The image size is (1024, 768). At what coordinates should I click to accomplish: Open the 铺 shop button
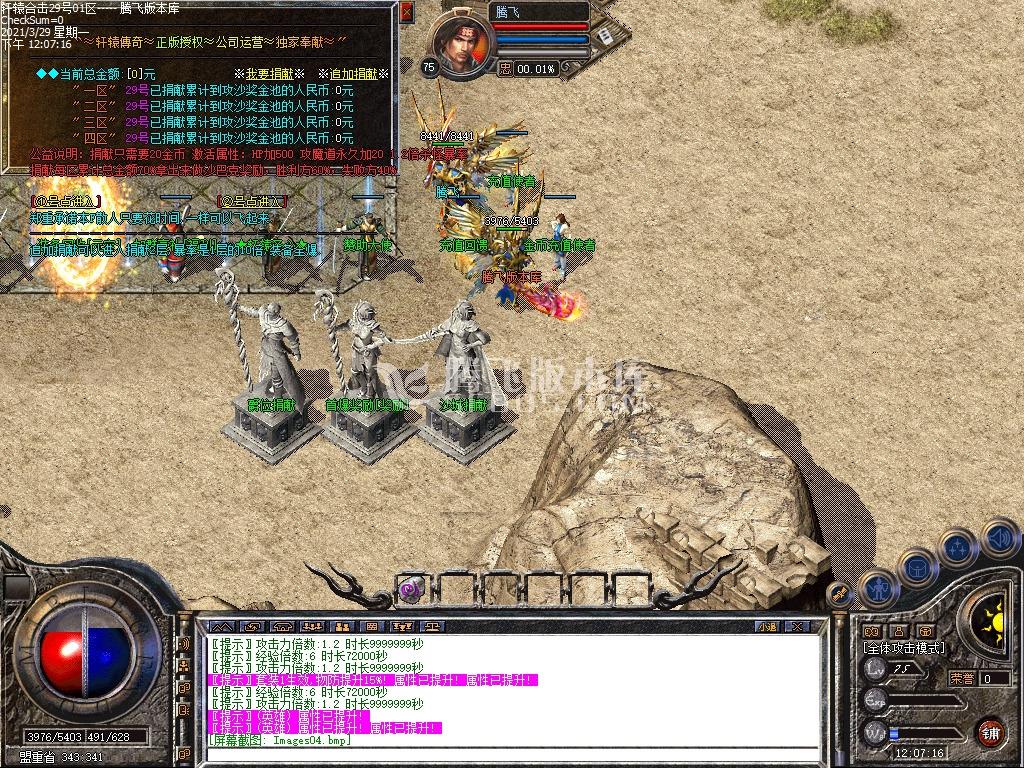(x=990, y=731)
